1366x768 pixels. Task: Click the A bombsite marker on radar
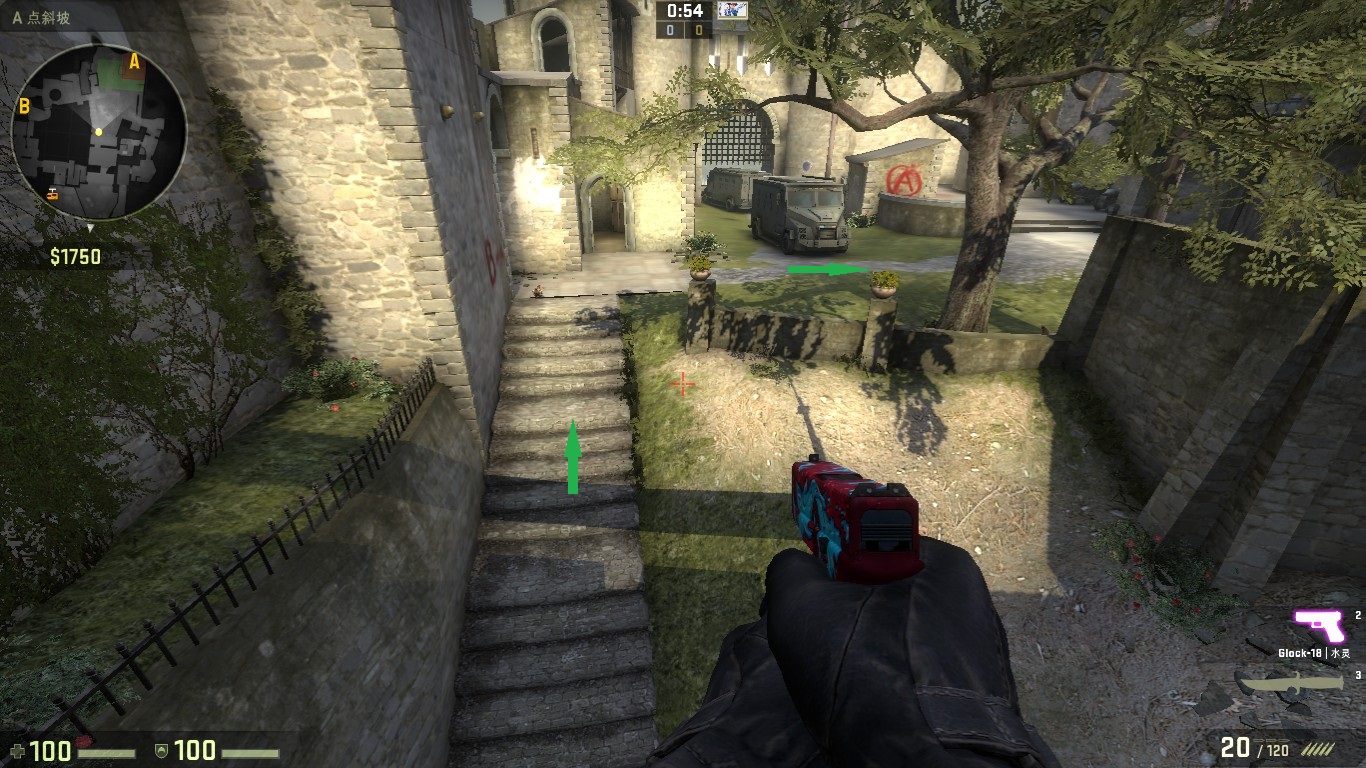click(x=134, y=62)
